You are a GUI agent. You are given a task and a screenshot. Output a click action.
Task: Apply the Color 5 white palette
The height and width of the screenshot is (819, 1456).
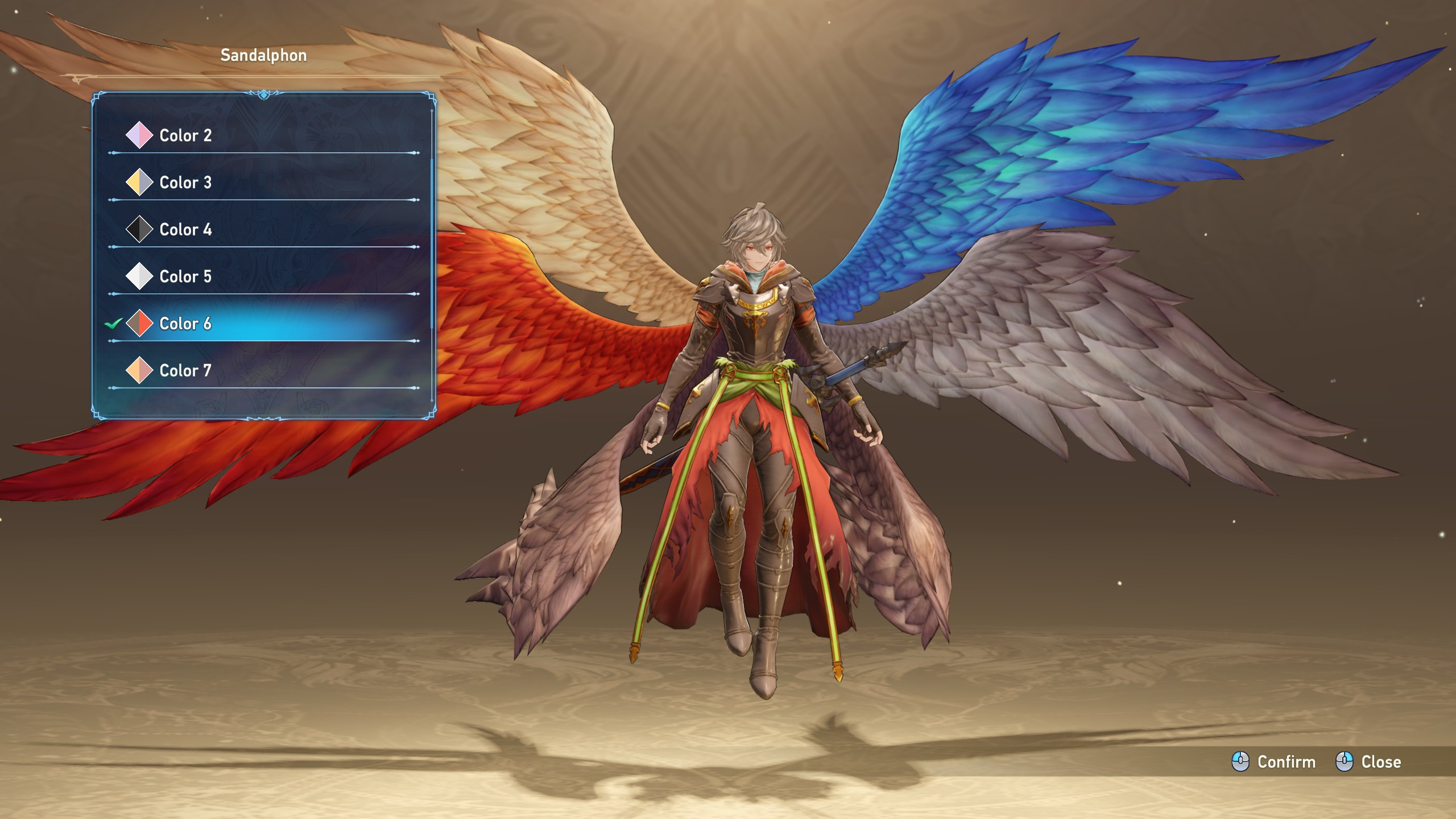pos(185,277)
